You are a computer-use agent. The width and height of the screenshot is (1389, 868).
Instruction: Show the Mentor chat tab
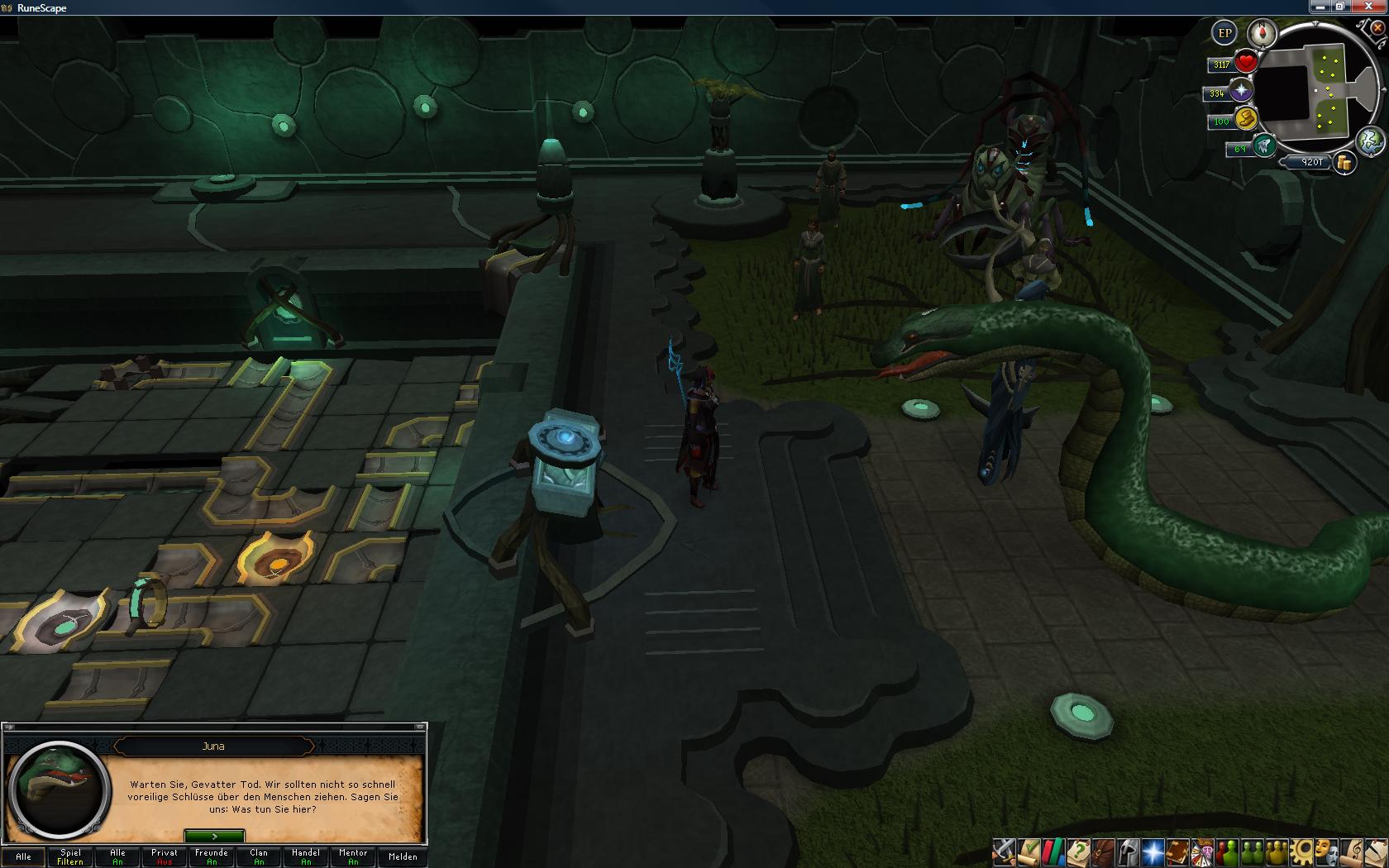click(353, 856)
